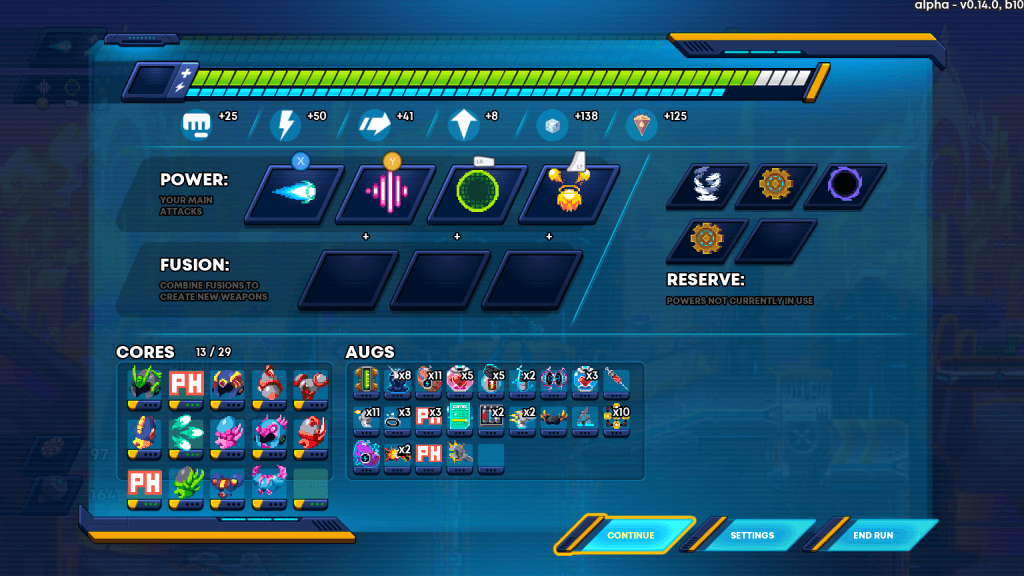
Task: Click the red syringe aug
Action: (616, 380)
